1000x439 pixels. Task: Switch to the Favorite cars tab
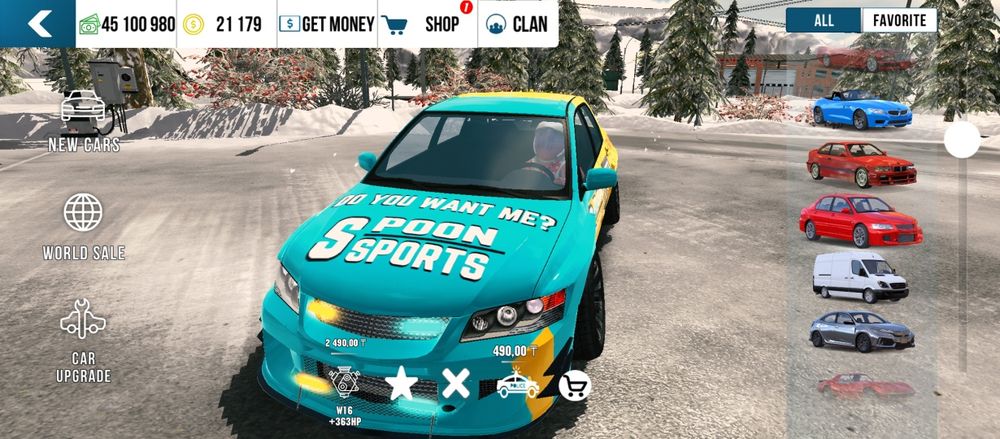pos(899,20)
